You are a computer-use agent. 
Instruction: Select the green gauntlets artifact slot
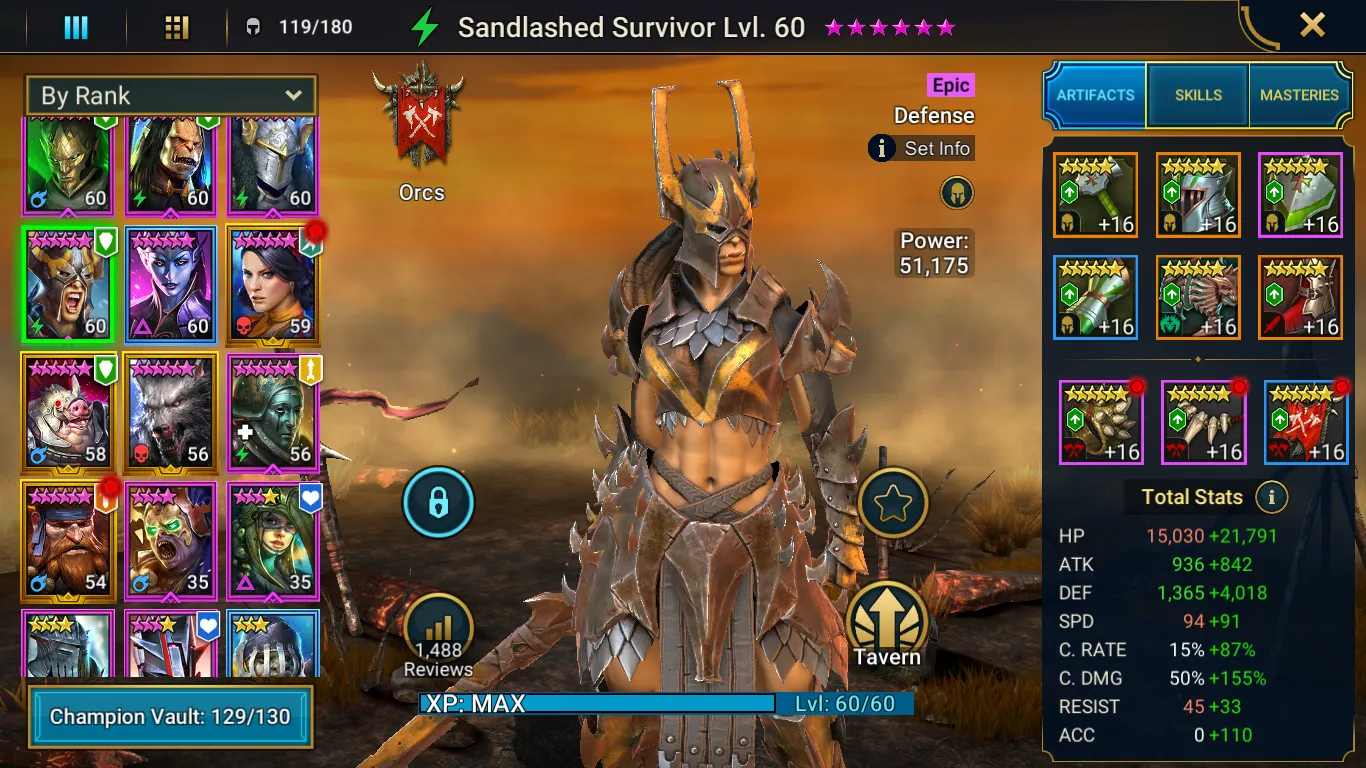coord(1096,298)
